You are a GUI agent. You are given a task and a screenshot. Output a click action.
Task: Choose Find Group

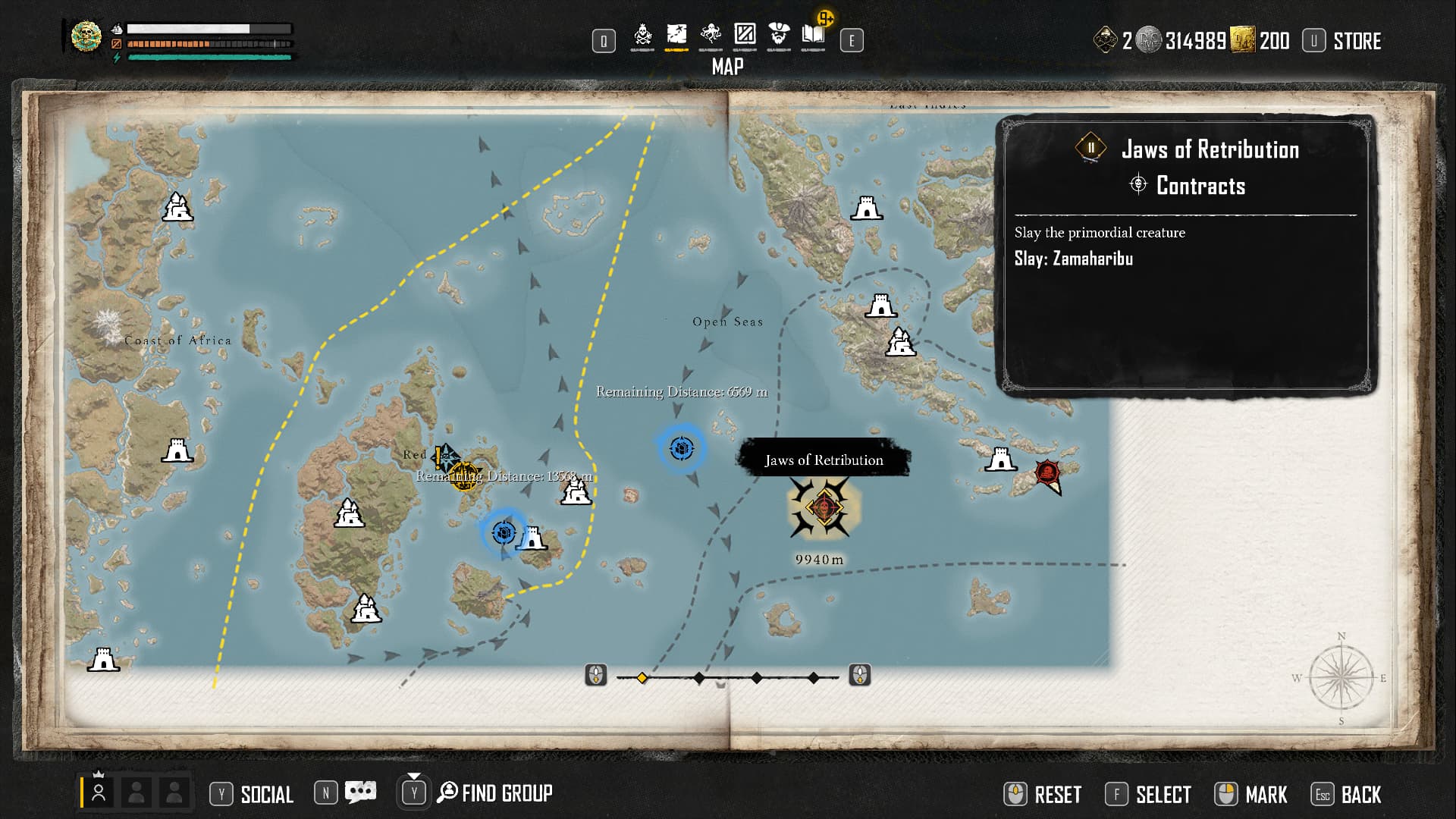point(506,793)
